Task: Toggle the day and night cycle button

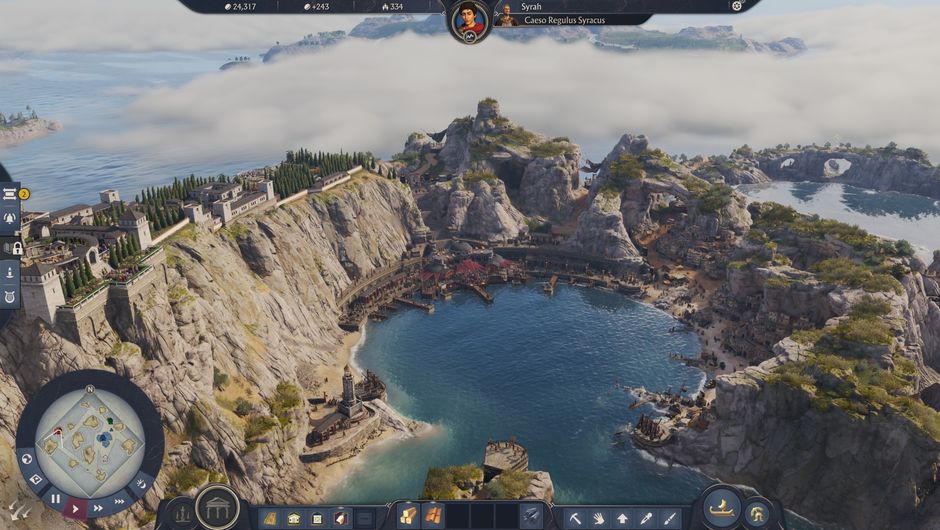Action: click(x=139, y=484)
